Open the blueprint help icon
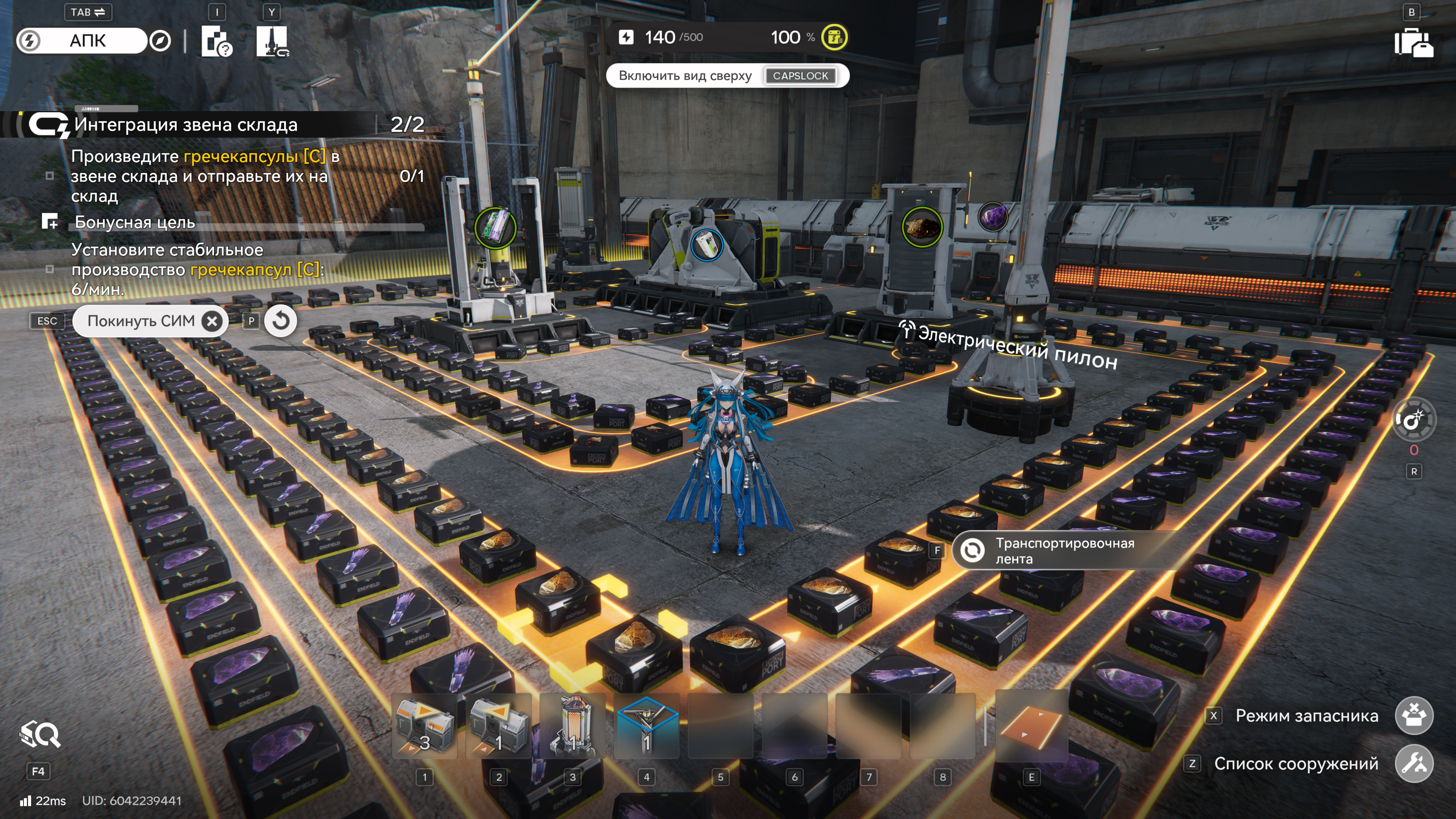 coord(217,41)
